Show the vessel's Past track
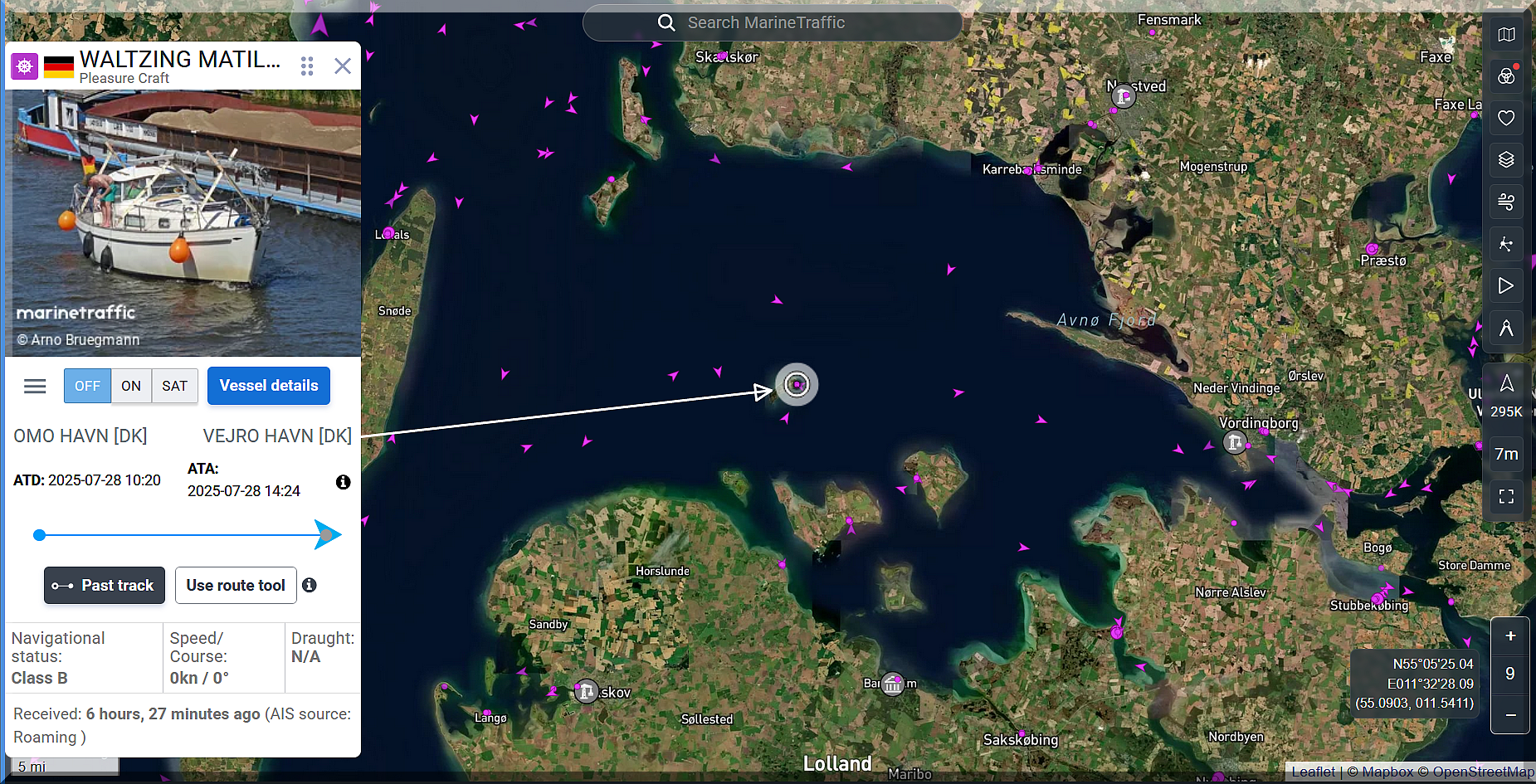 [105, 586]
